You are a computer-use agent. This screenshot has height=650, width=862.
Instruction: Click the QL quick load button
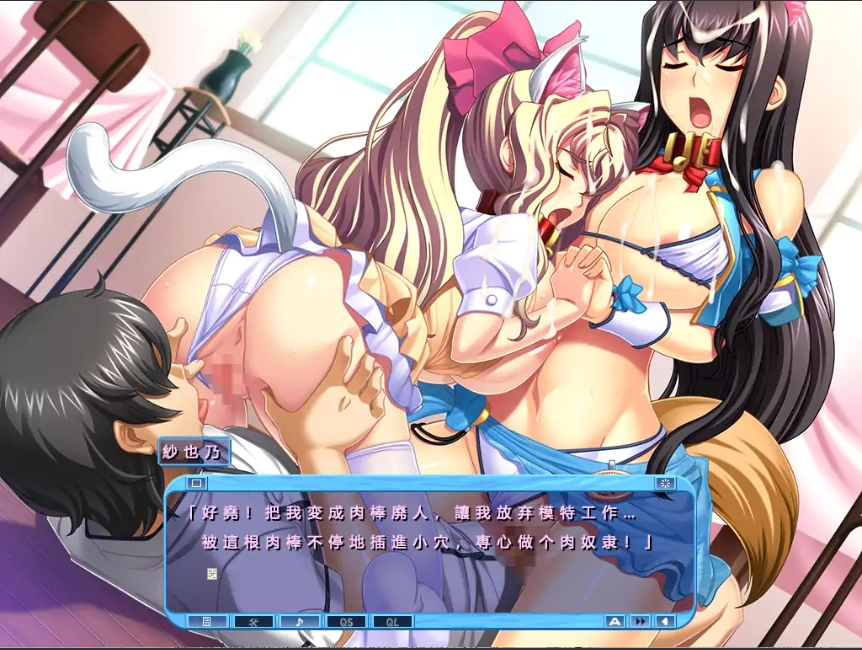pos(392,621)
